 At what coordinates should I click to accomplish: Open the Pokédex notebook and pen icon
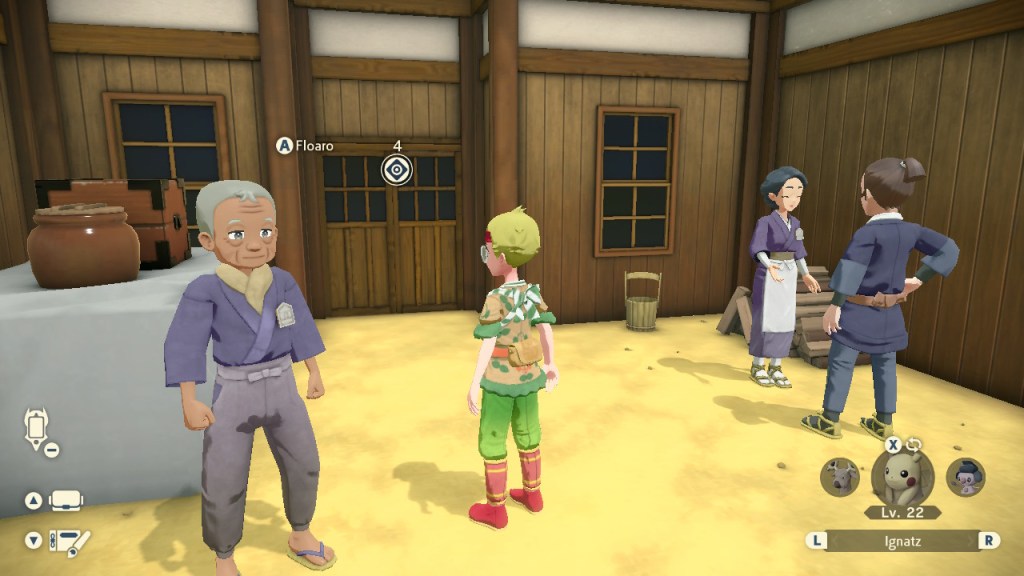(70, 540)
